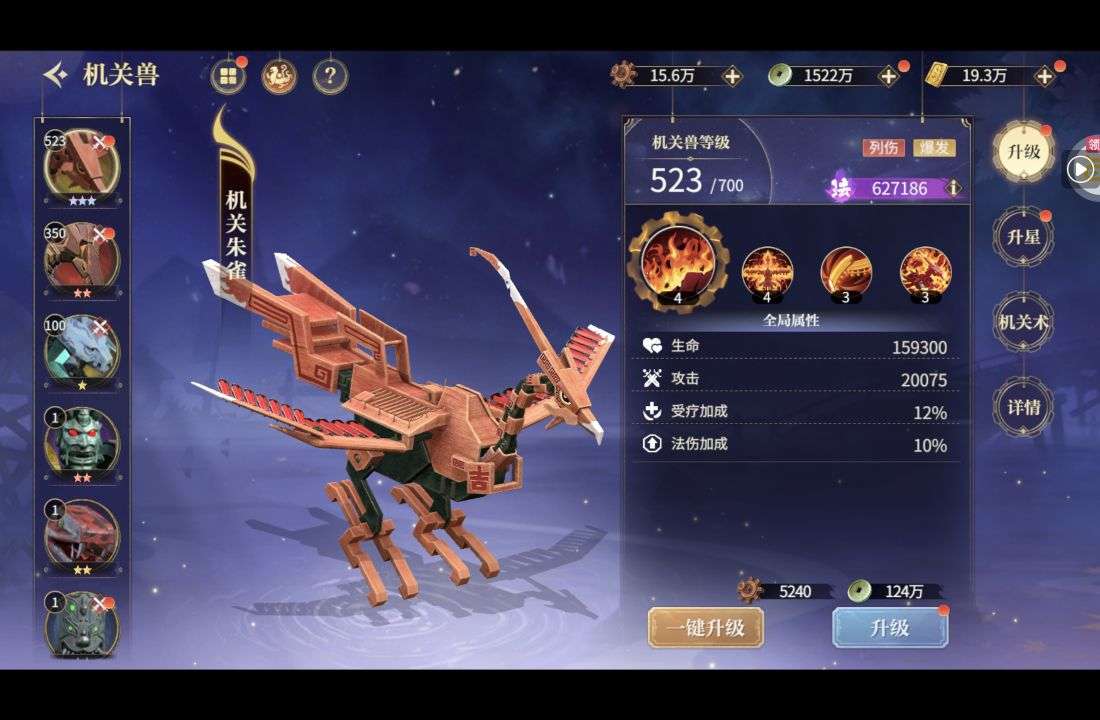Open the four-square grid overview icon

click(228, 76)
